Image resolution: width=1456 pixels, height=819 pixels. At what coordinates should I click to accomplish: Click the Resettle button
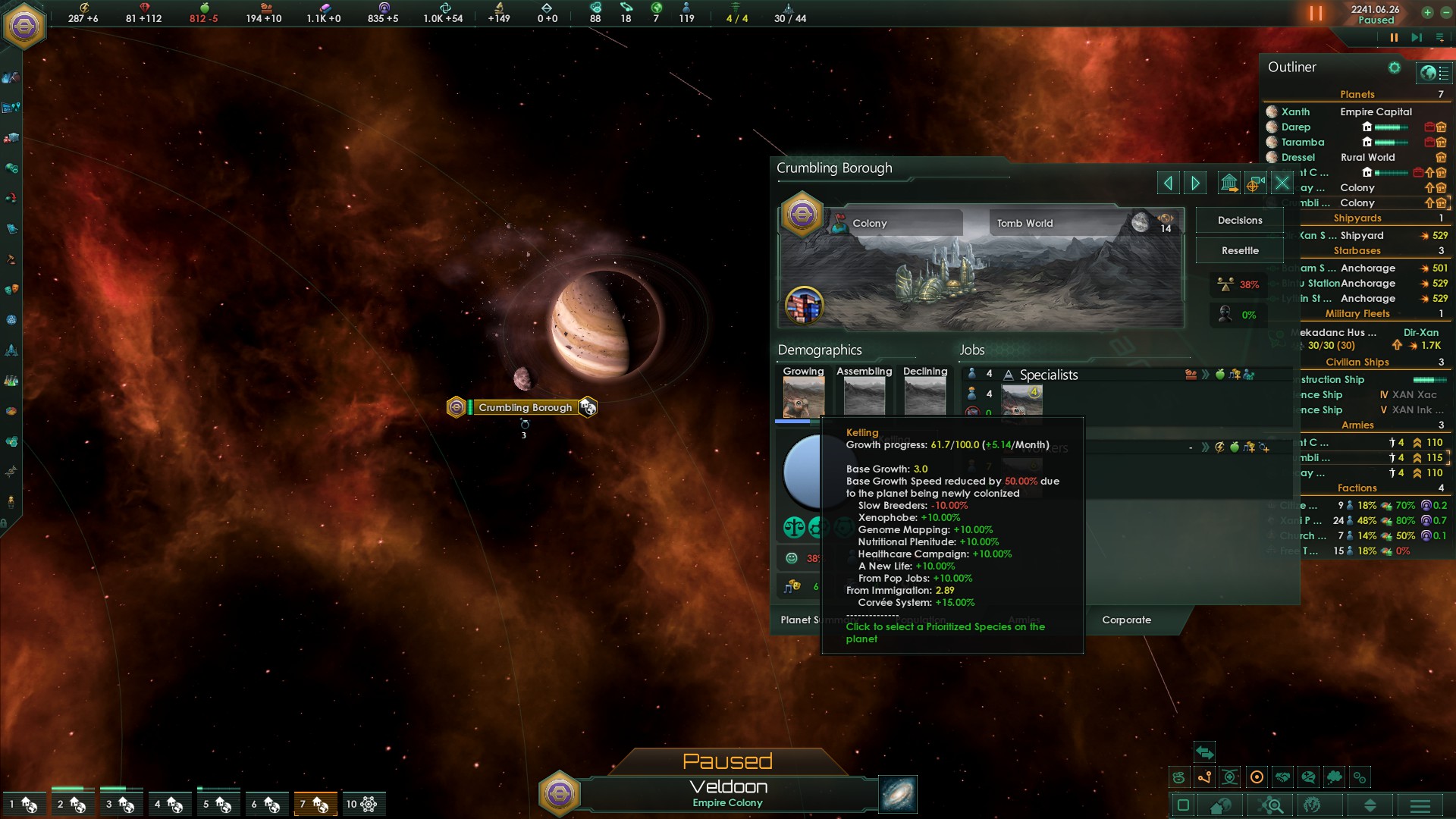1240,251
